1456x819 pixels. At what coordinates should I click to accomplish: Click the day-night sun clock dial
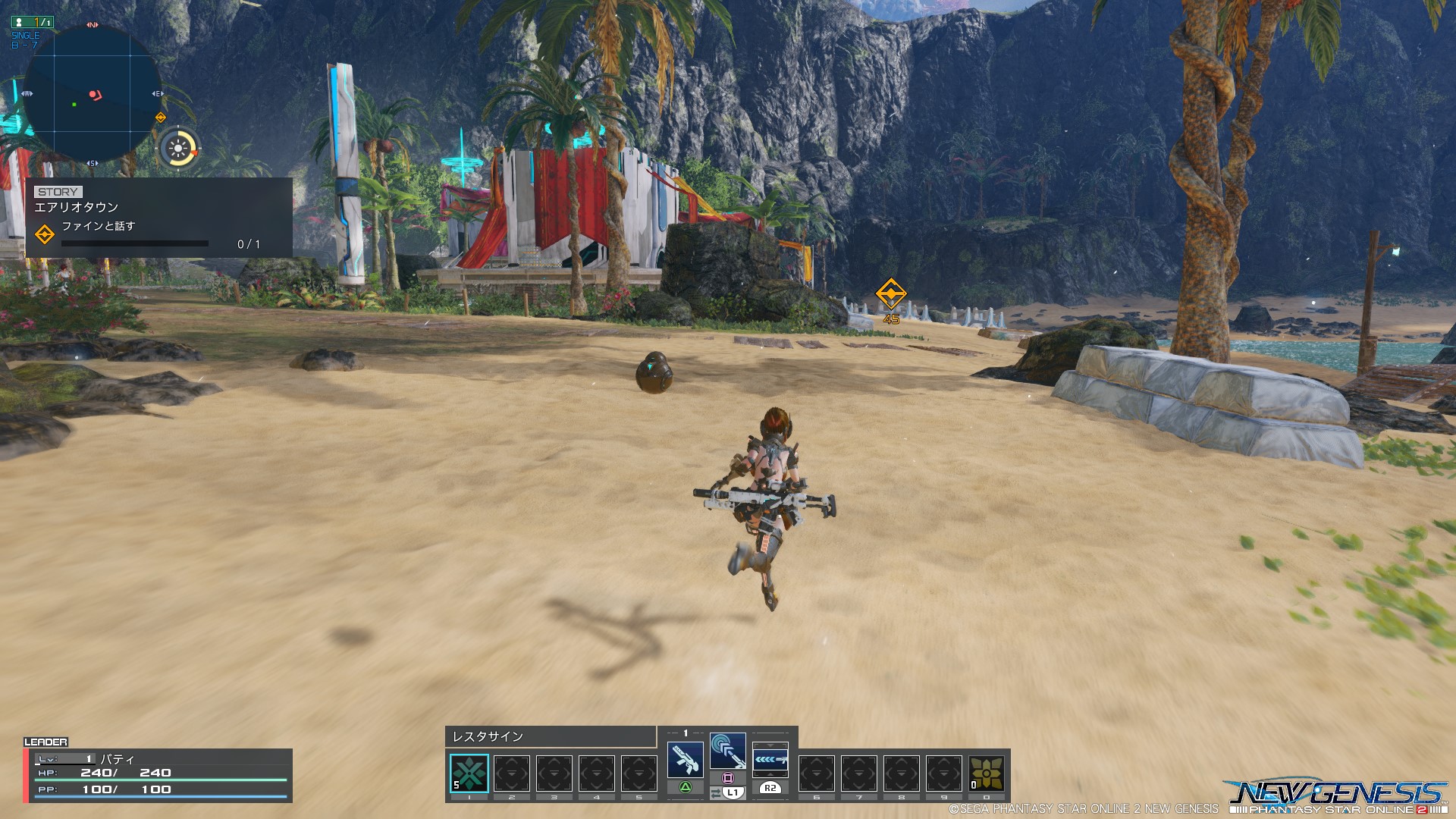coord(179,148)
